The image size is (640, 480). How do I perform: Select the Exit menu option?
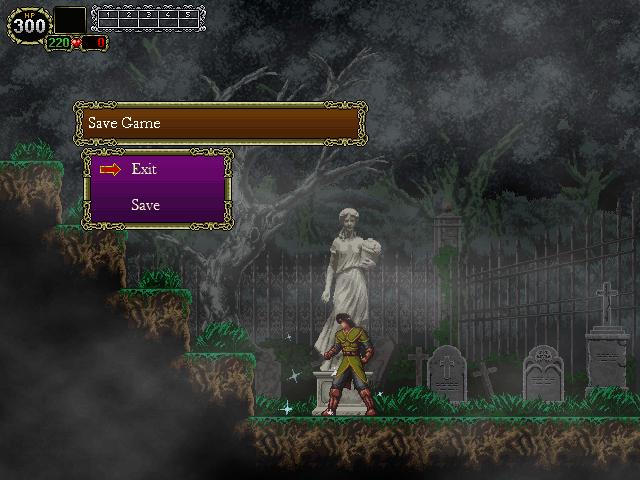[144, 169]
